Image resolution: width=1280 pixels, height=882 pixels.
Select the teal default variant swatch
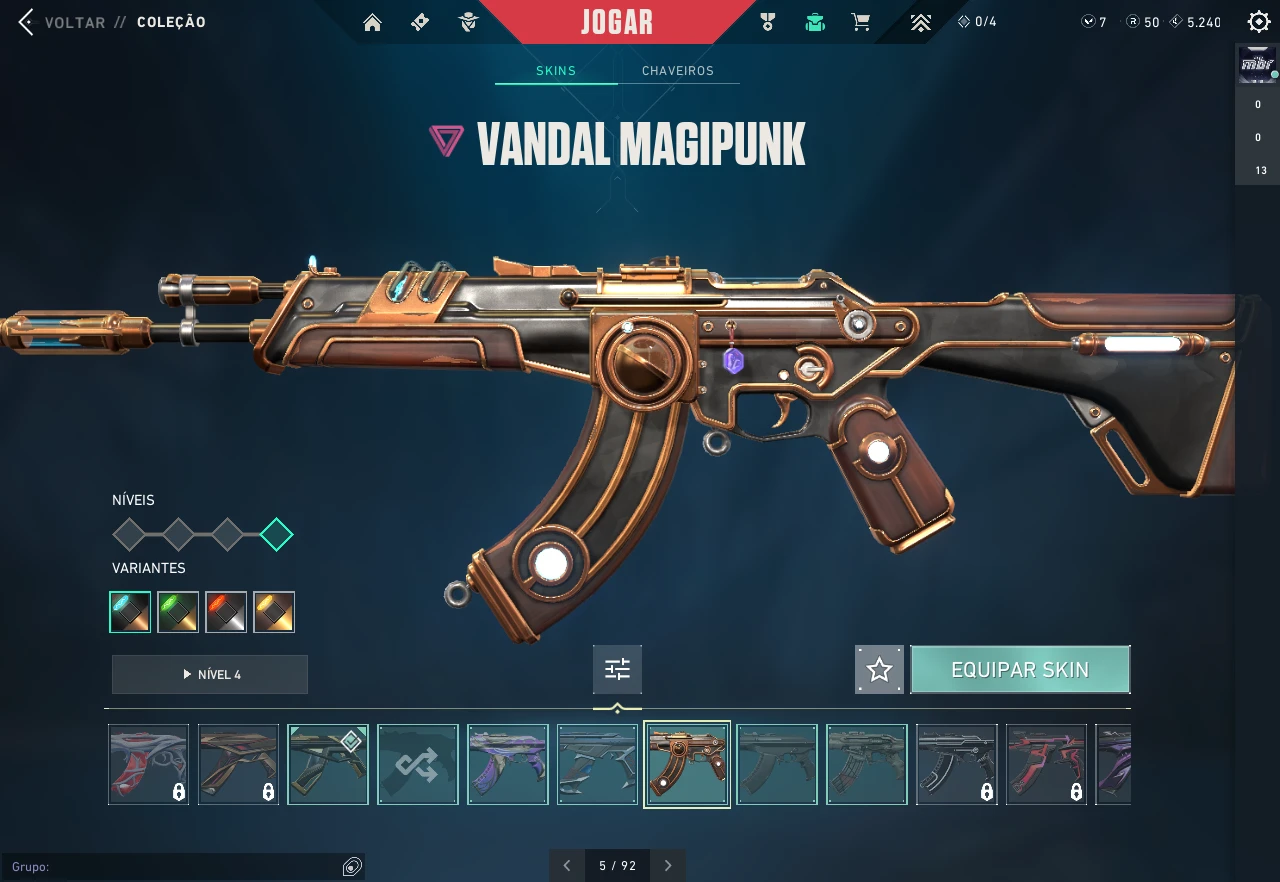(130, 612)
